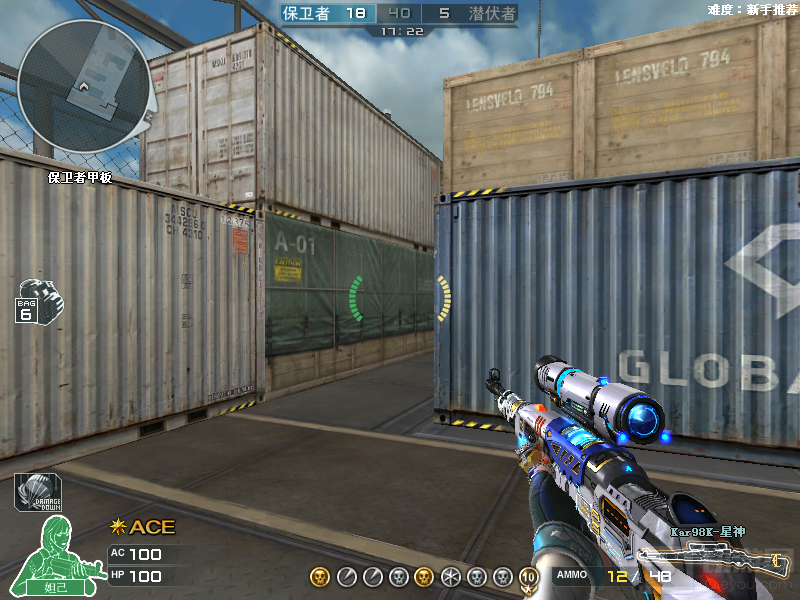Select the ACE rank badge
This screenshot has width=800, height=600.
click(x=142, y=527)
